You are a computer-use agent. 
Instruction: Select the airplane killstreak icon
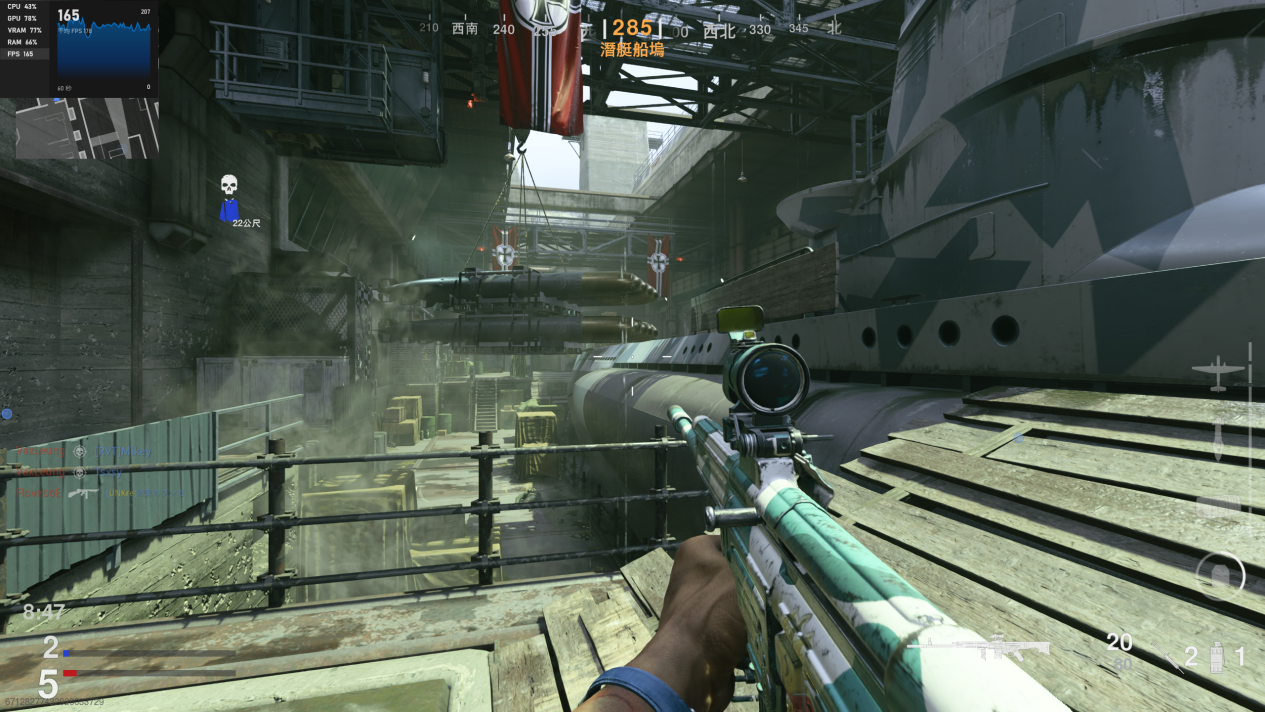point(1218,371)
